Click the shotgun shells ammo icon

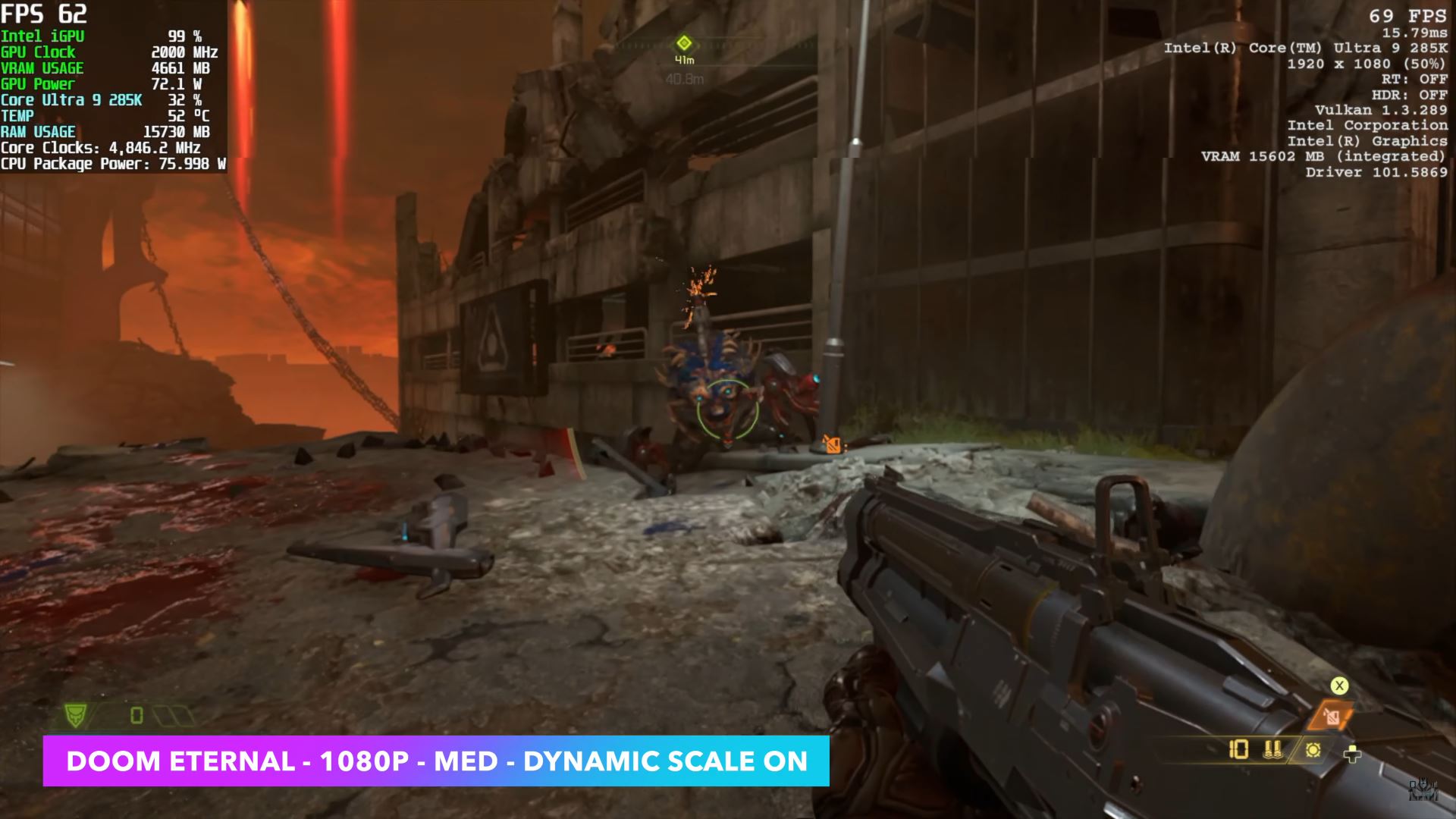[1272, 750]
